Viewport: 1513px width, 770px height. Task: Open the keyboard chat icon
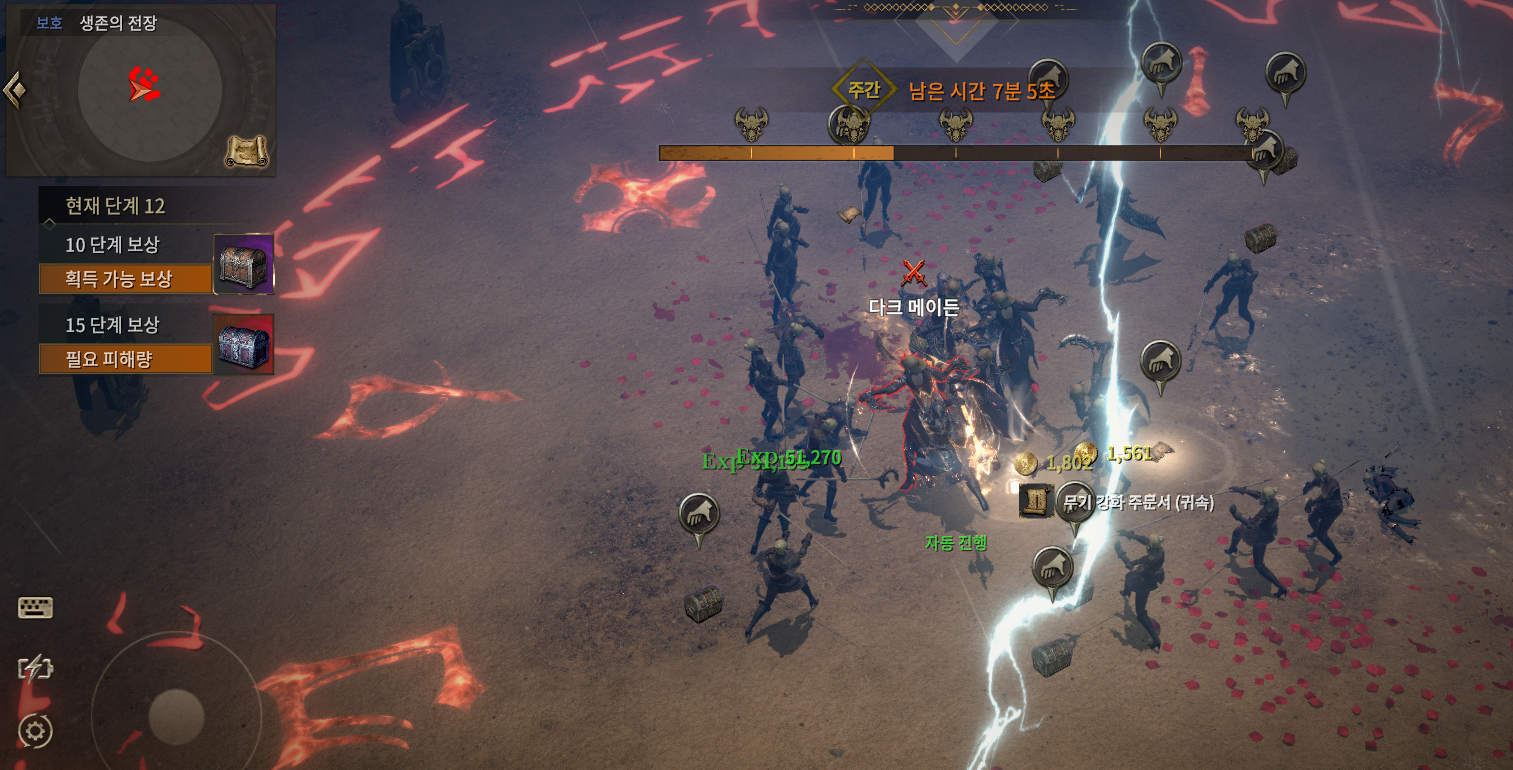(36, 608)
